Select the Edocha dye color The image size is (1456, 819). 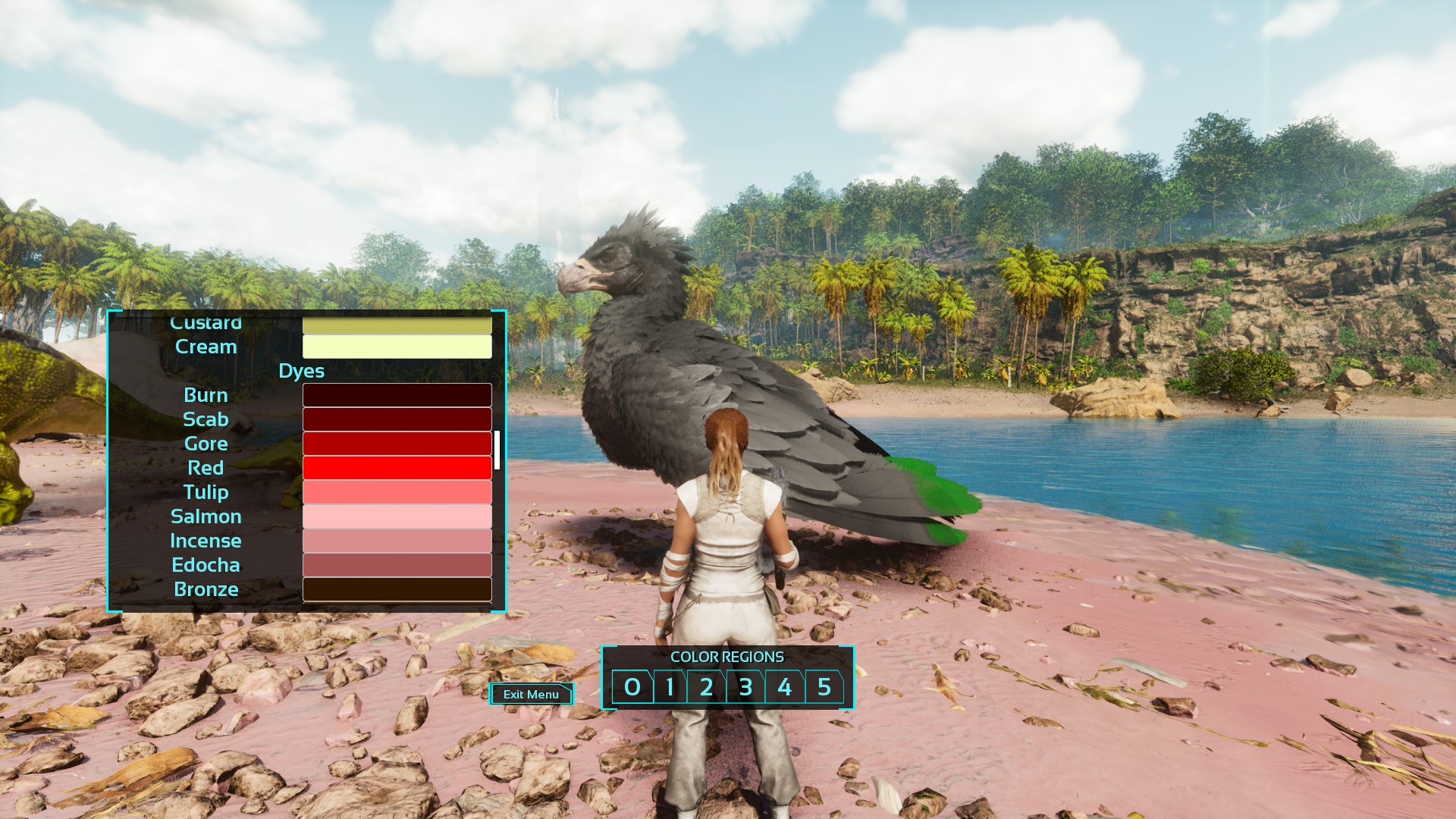click(x=397, y=565)
